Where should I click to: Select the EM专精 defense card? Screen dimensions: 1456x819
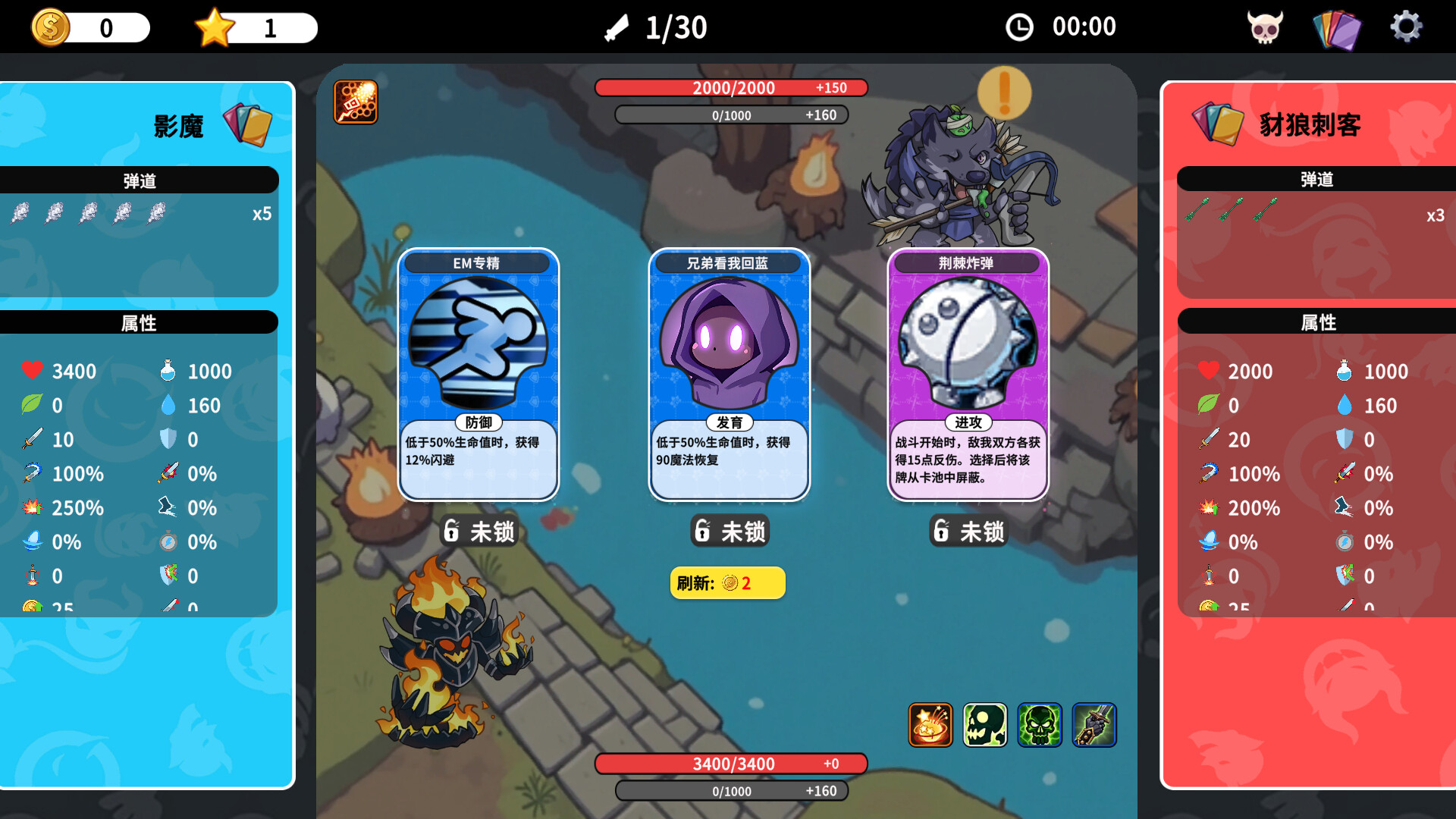click(479, 372)
